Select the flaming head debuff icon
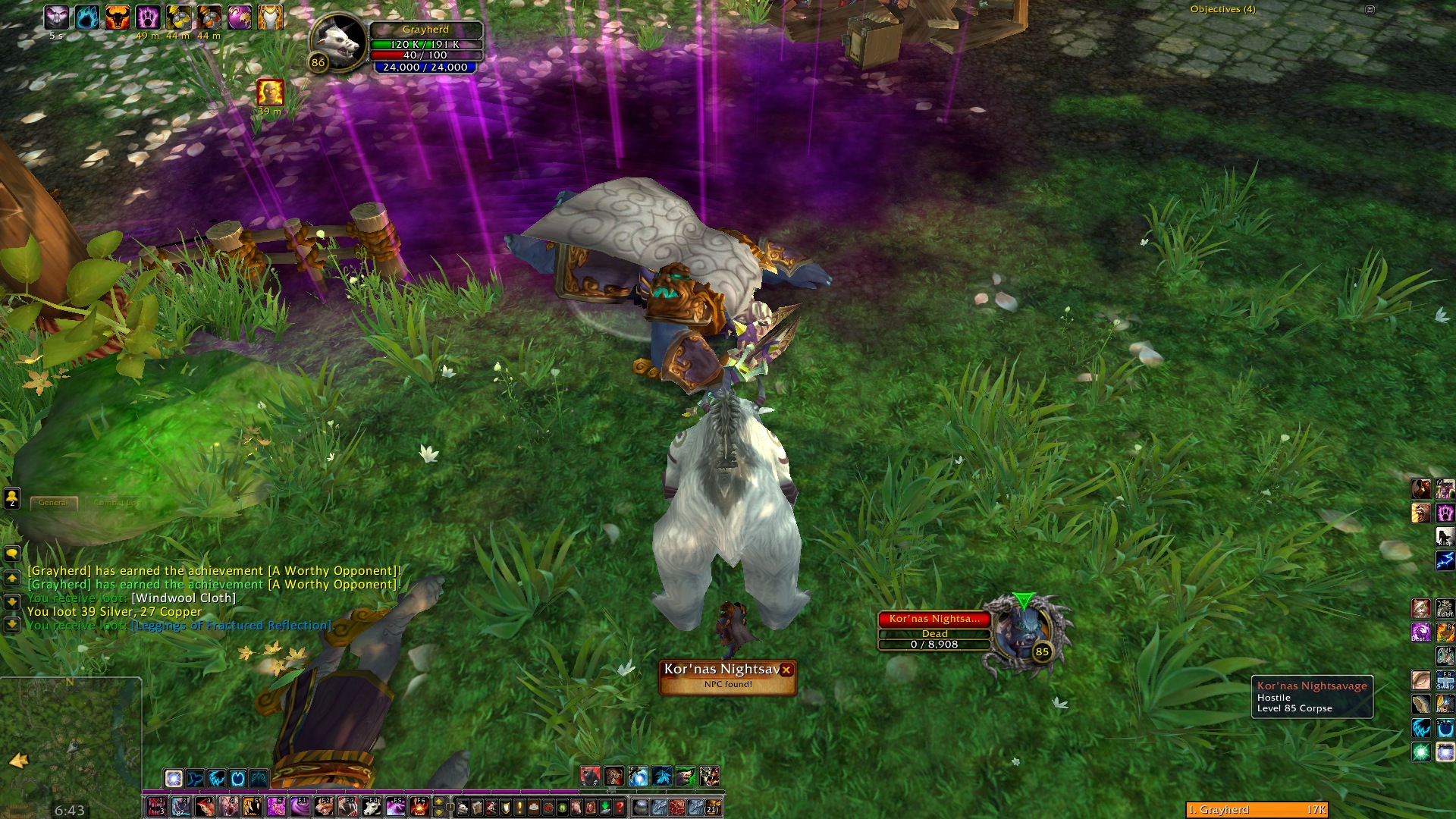The image size is (1456, 819). [x=270, y=93]
